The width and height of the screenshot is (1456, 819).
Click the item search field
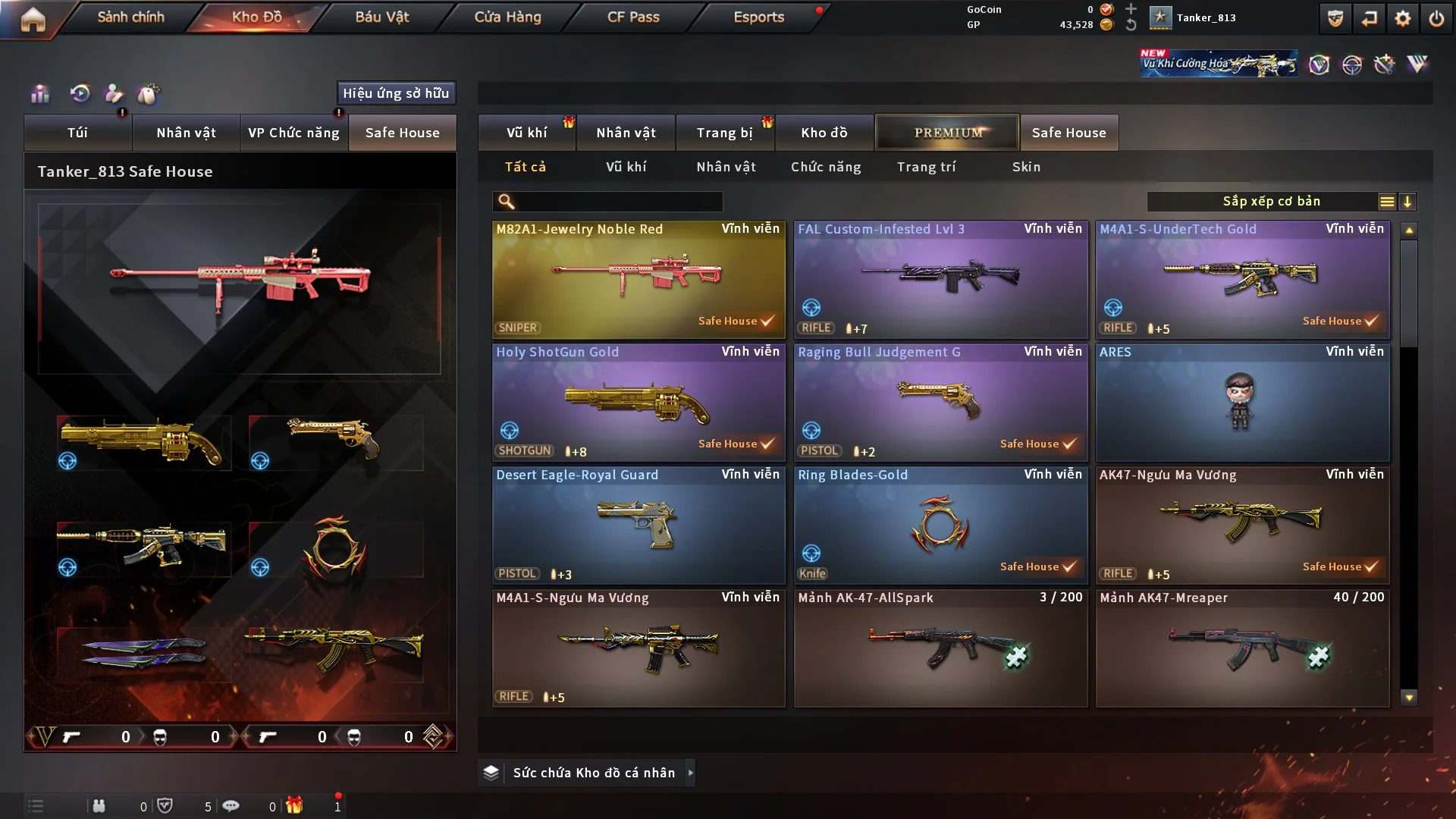click(x=618, y=201)
